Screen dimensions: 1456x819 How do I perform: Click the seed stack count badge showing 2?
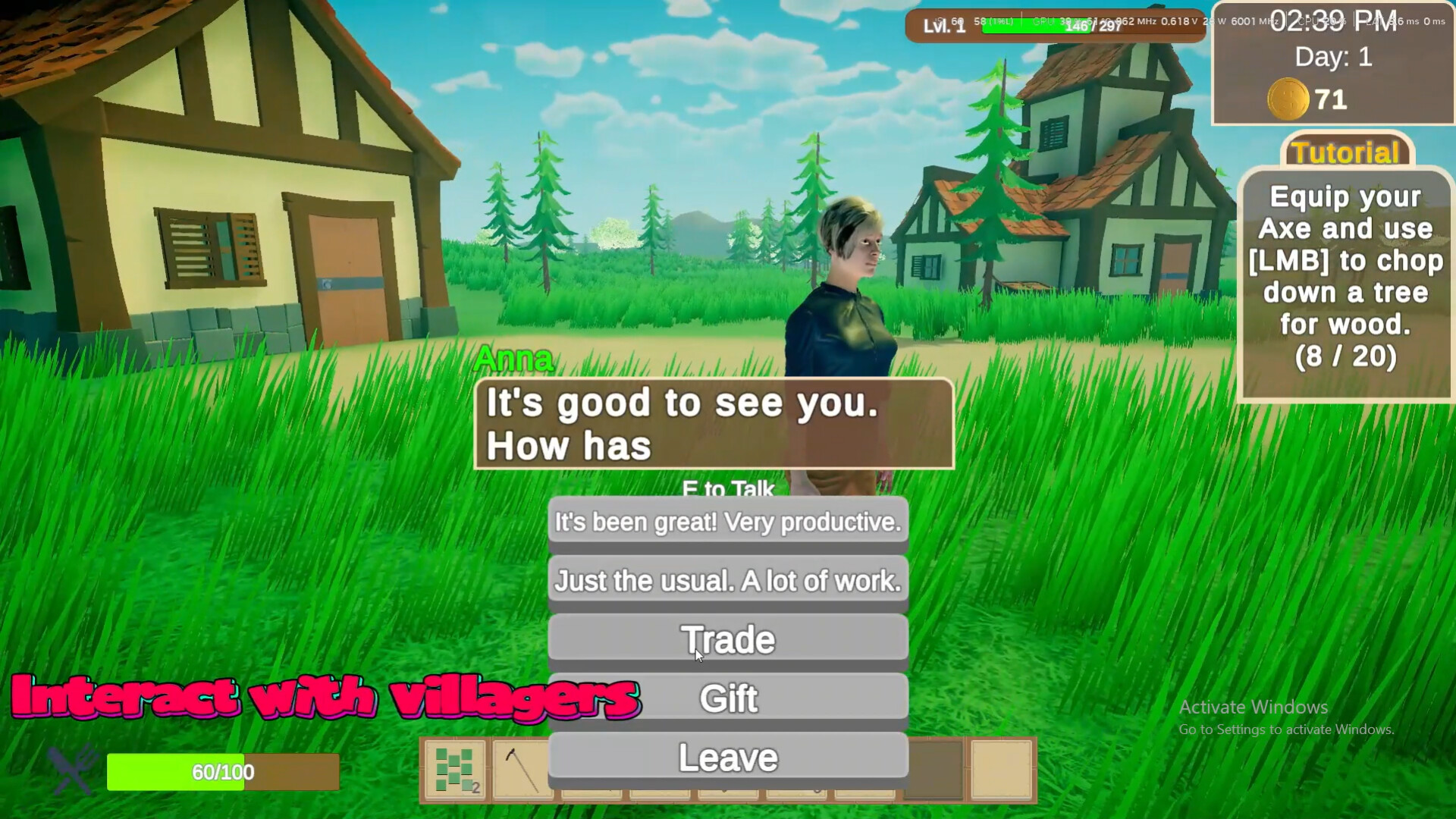475,787
